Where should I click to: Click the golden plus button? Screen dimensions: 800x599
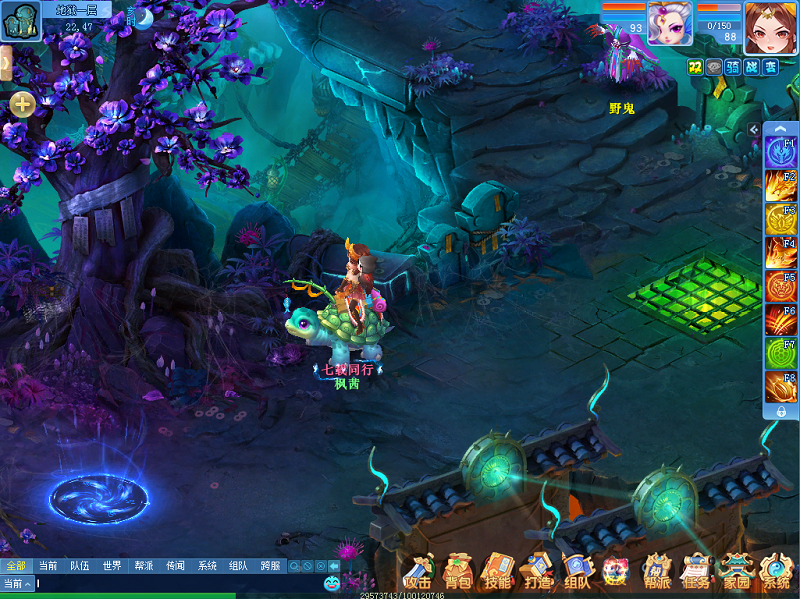[22, 103]
